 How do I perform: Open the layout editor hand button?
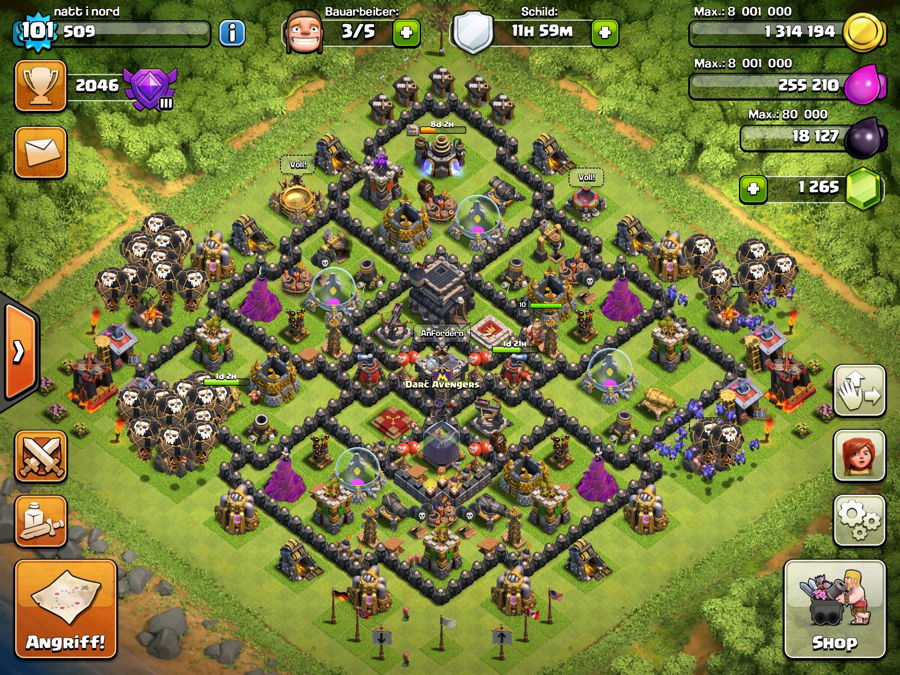(859, 390)
